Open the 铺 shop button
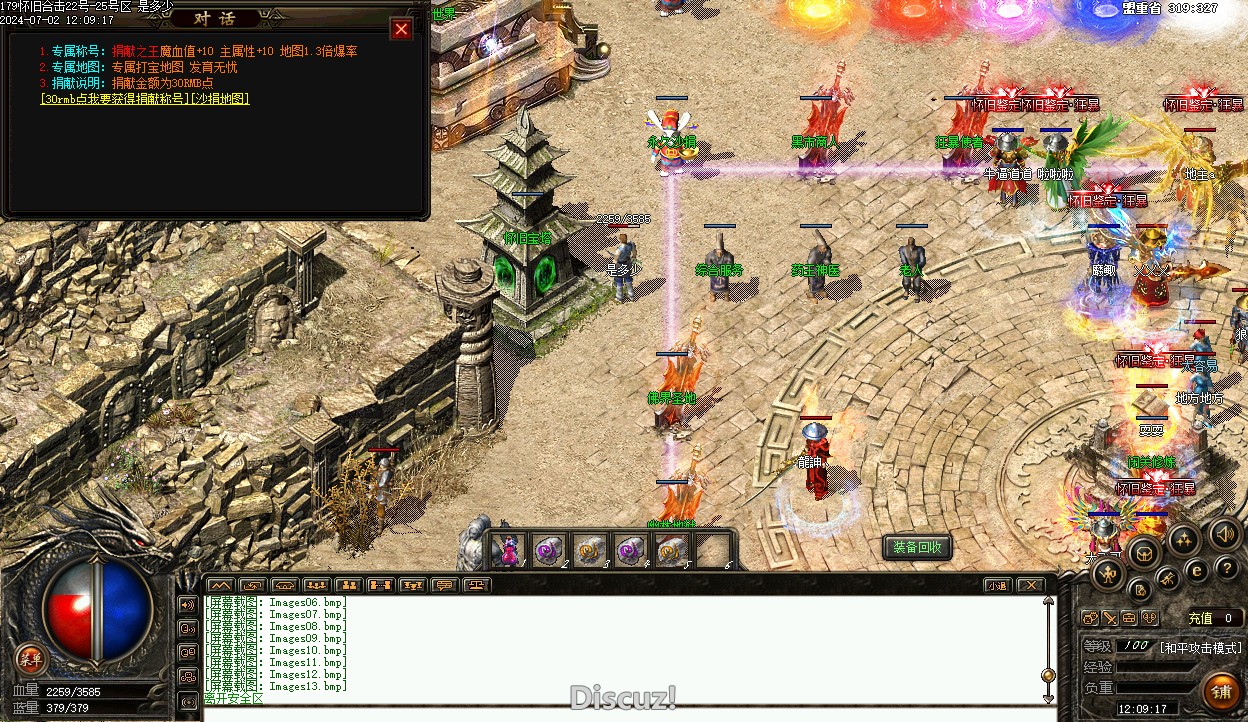The height and width of the screenshot is (722, 1248). 1221,690
